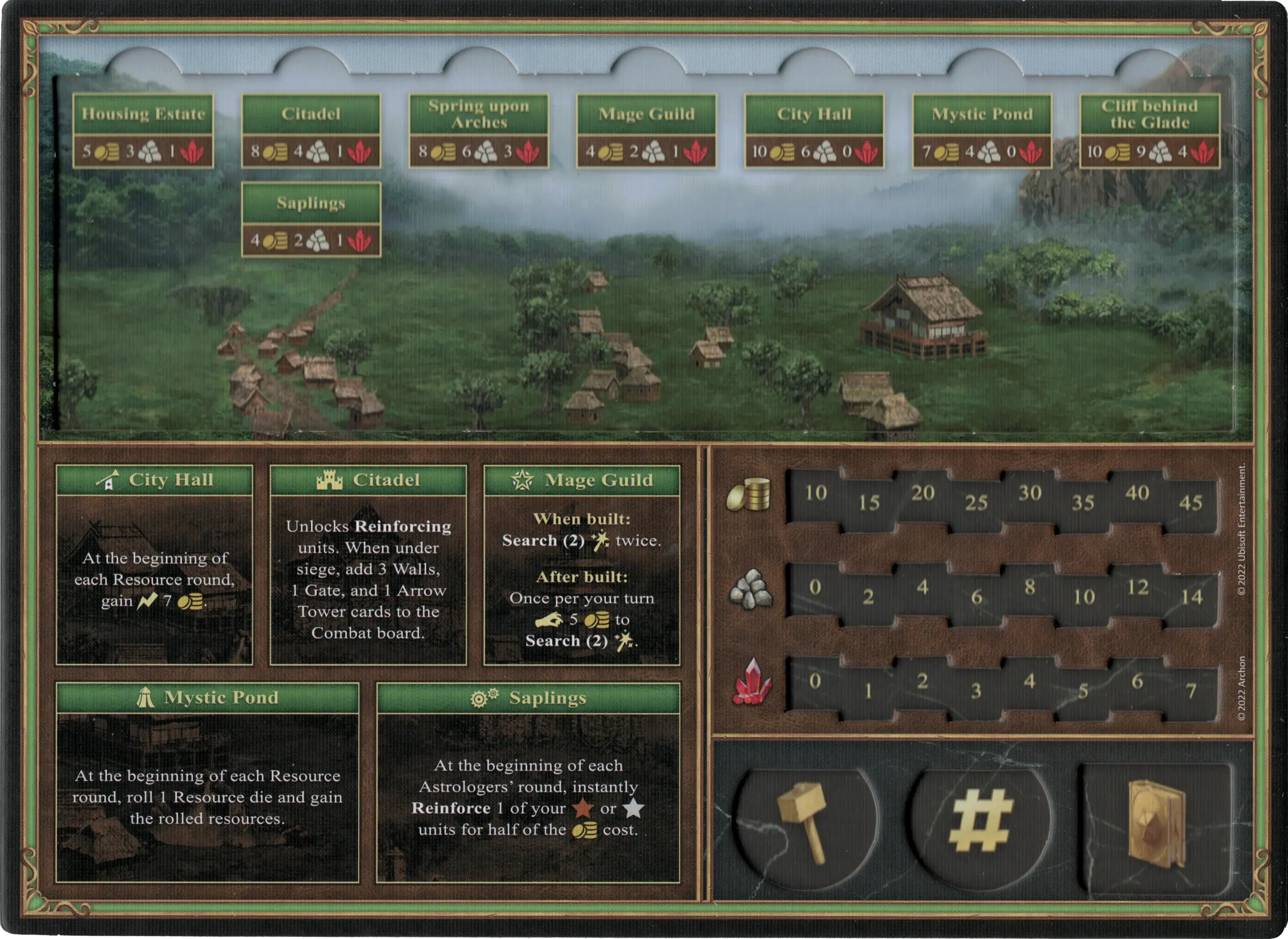Choose the City Hall tile in the top row
1288x939 pixels.
click(x=814, y=131)
